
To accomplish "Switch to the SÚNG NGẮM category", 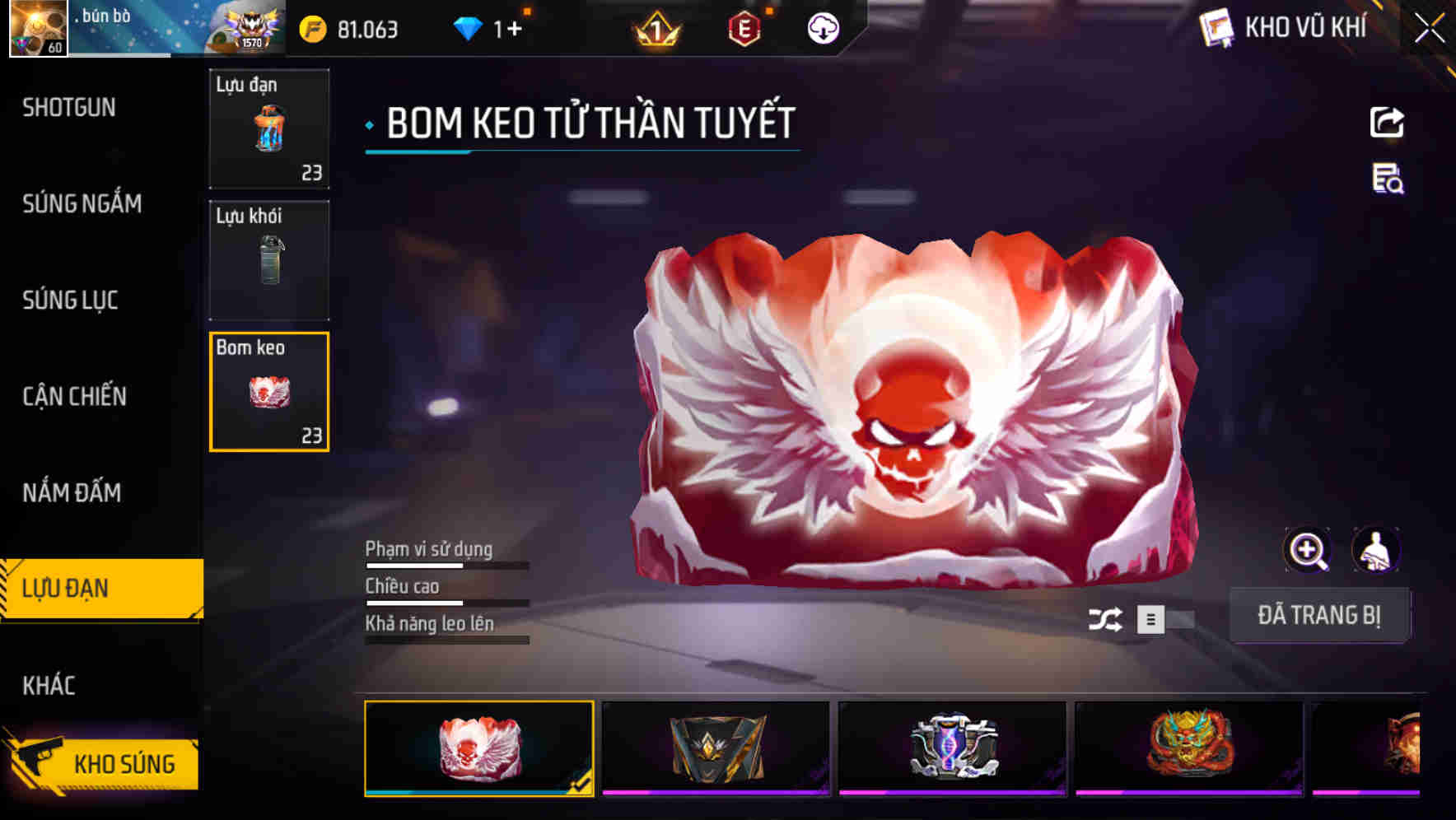I will (x=82, y=205).
